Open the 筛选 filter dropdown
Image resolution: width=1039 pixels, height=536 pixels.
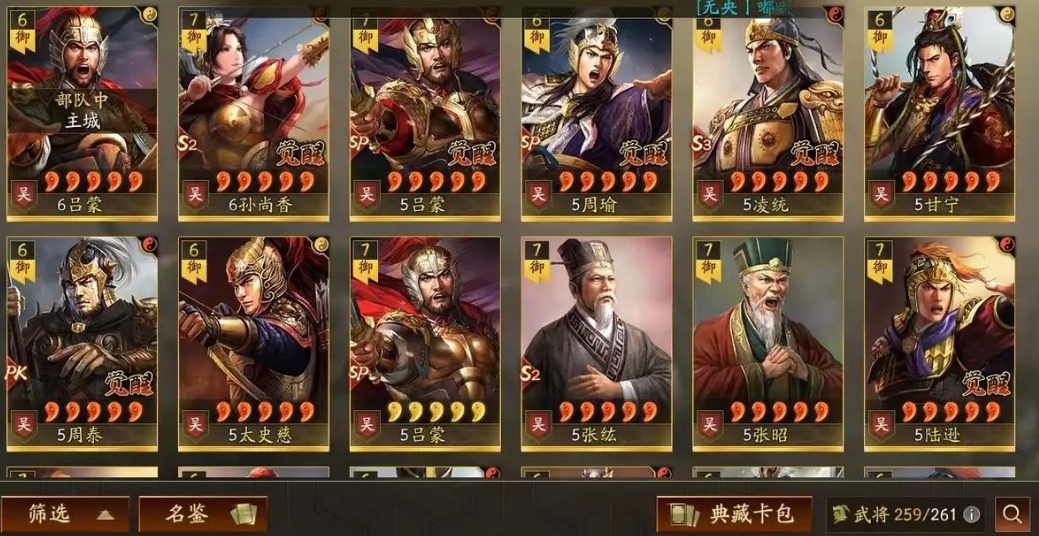click(x=66, y=514)
